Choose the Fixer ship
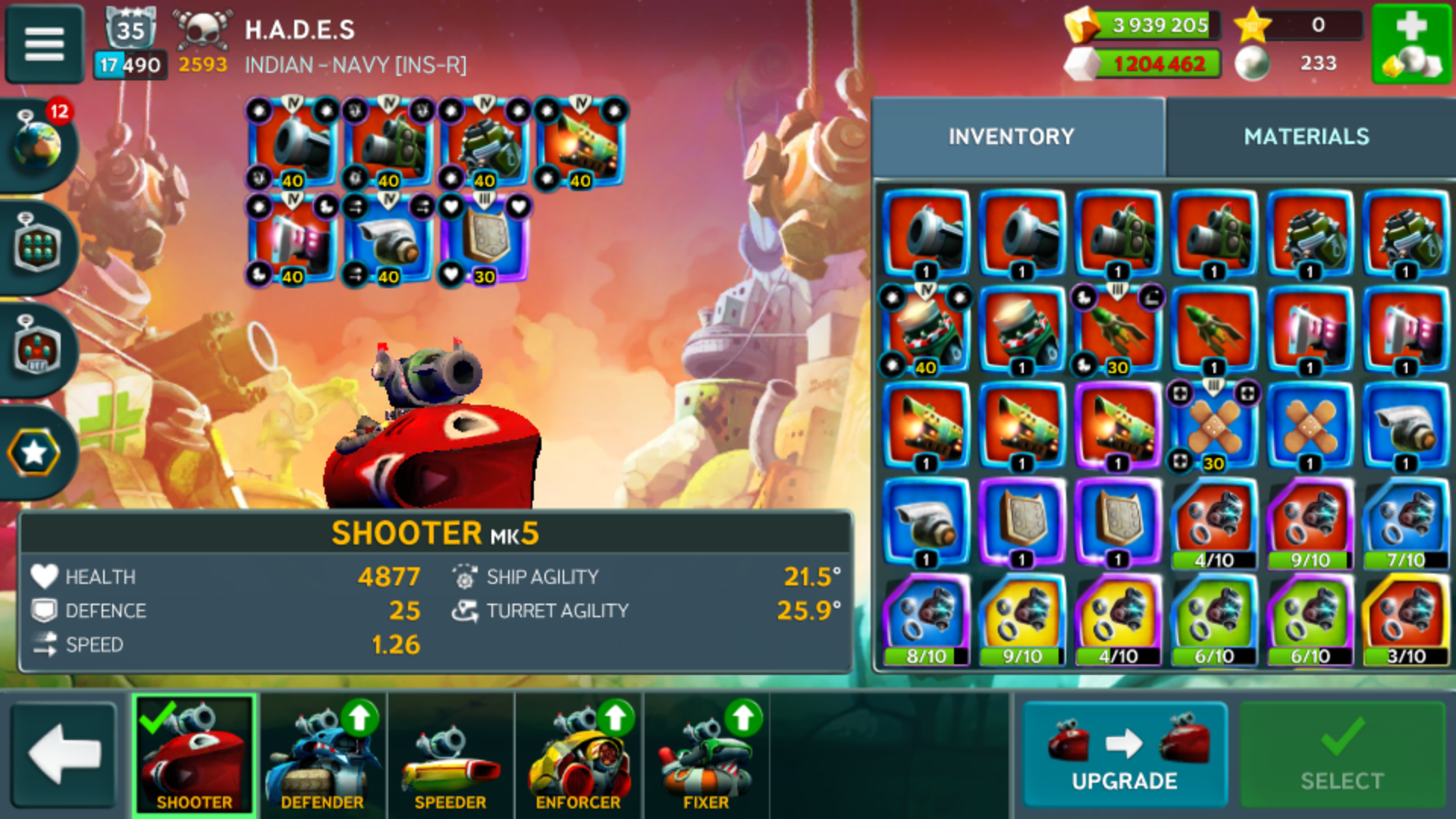This screenshot has width=1456, height=819. coord(706,755)
